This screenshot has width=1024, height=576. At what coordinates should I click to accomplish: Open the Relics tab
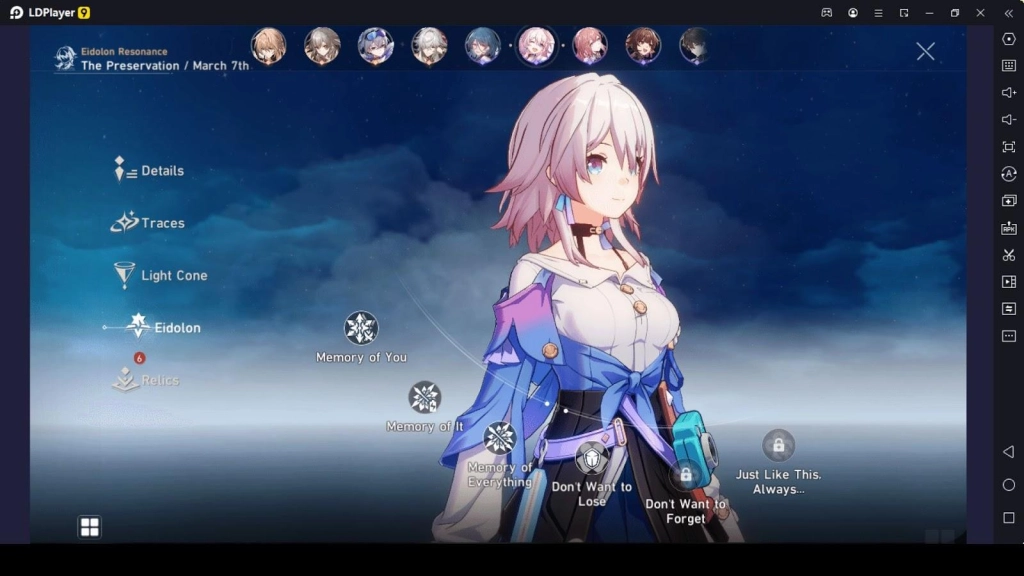coord(147,380)
